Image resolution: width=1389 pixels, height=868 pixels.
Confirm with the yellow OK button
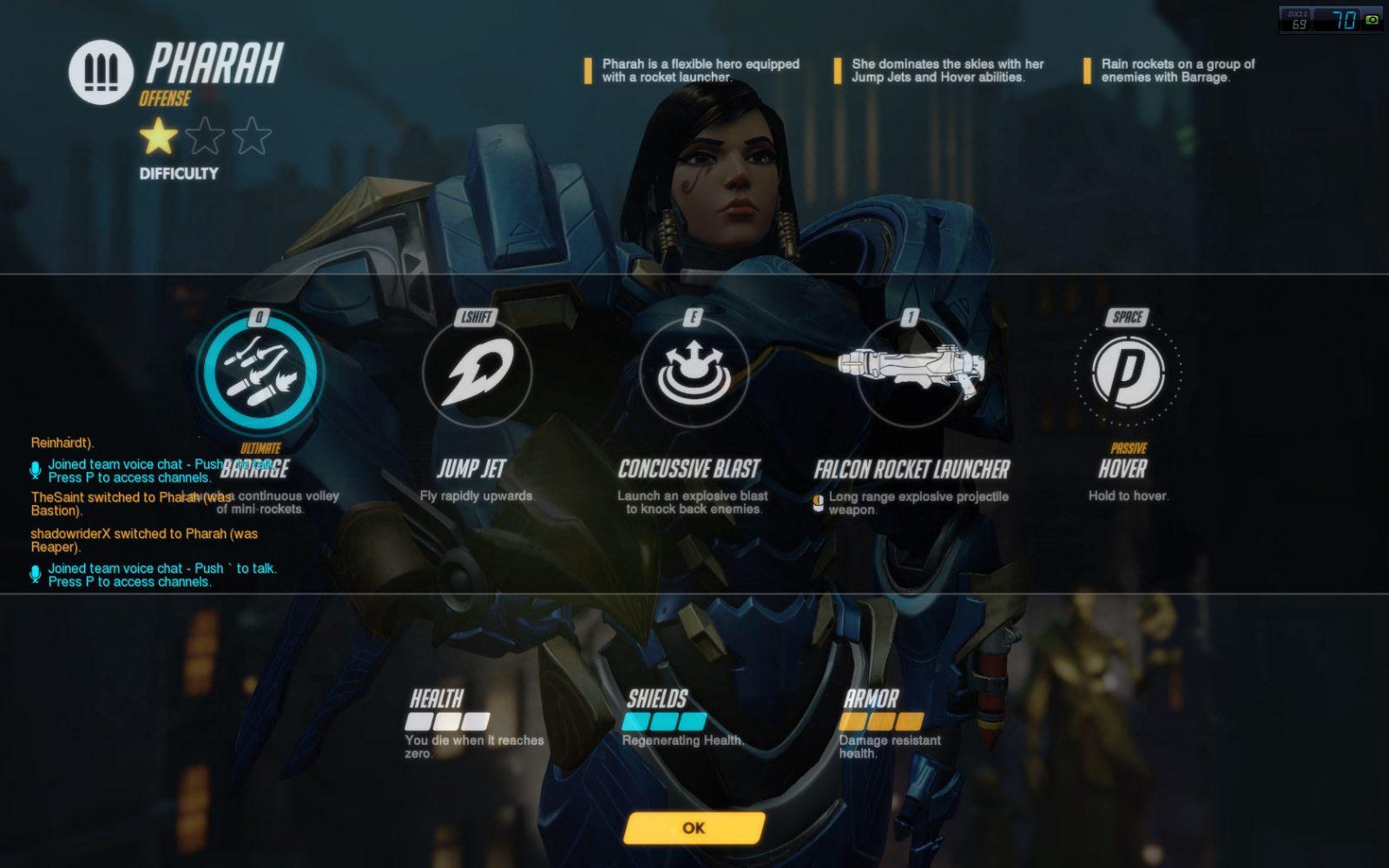pos(694,828)
